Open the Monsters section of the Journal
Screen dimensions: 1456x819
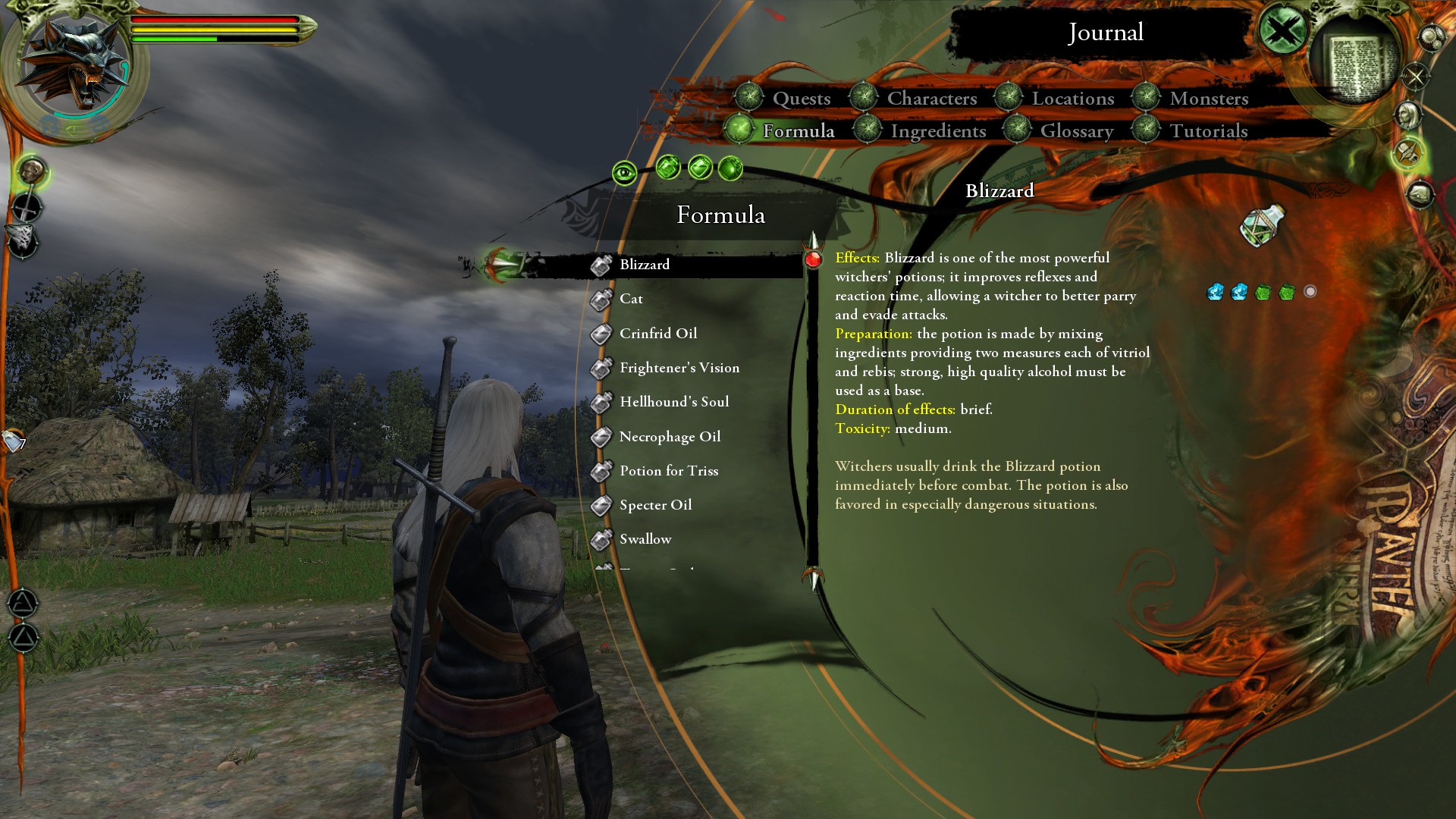[1209, 99]
